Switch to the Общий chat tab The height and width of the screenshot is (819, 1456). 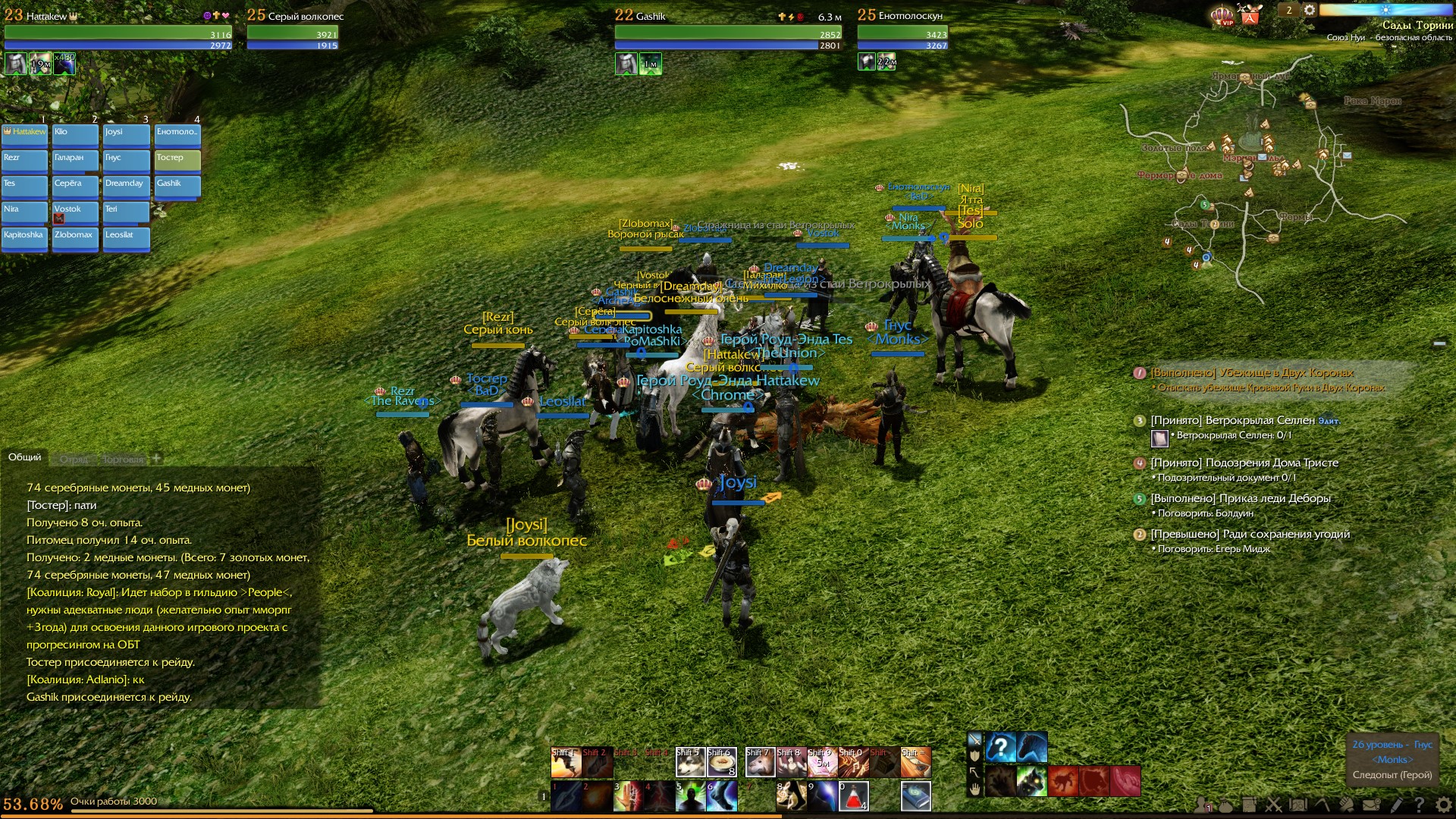pos(25,457)
